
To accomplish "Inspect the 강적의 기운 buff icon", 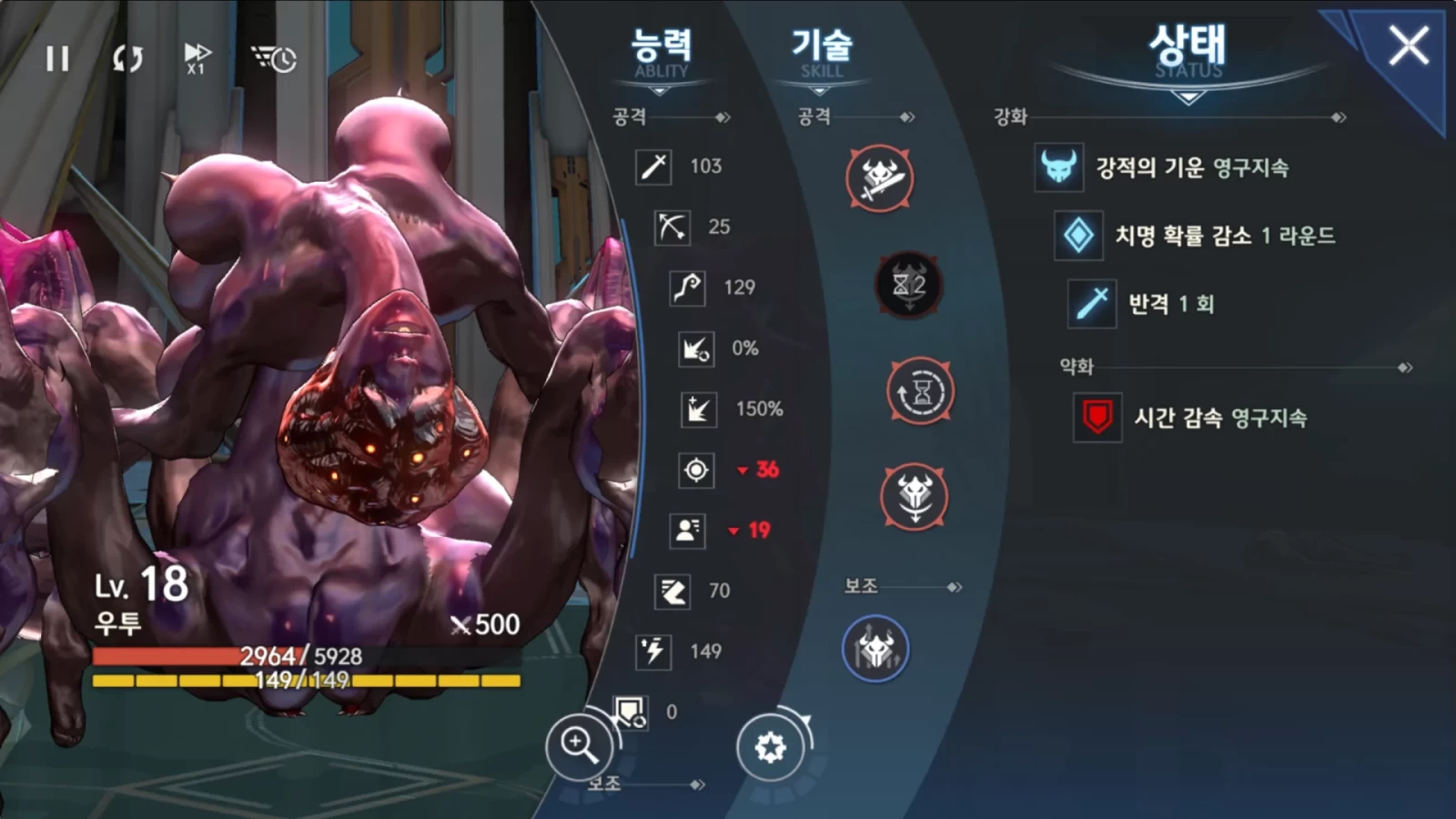I will click(1058, 167).
